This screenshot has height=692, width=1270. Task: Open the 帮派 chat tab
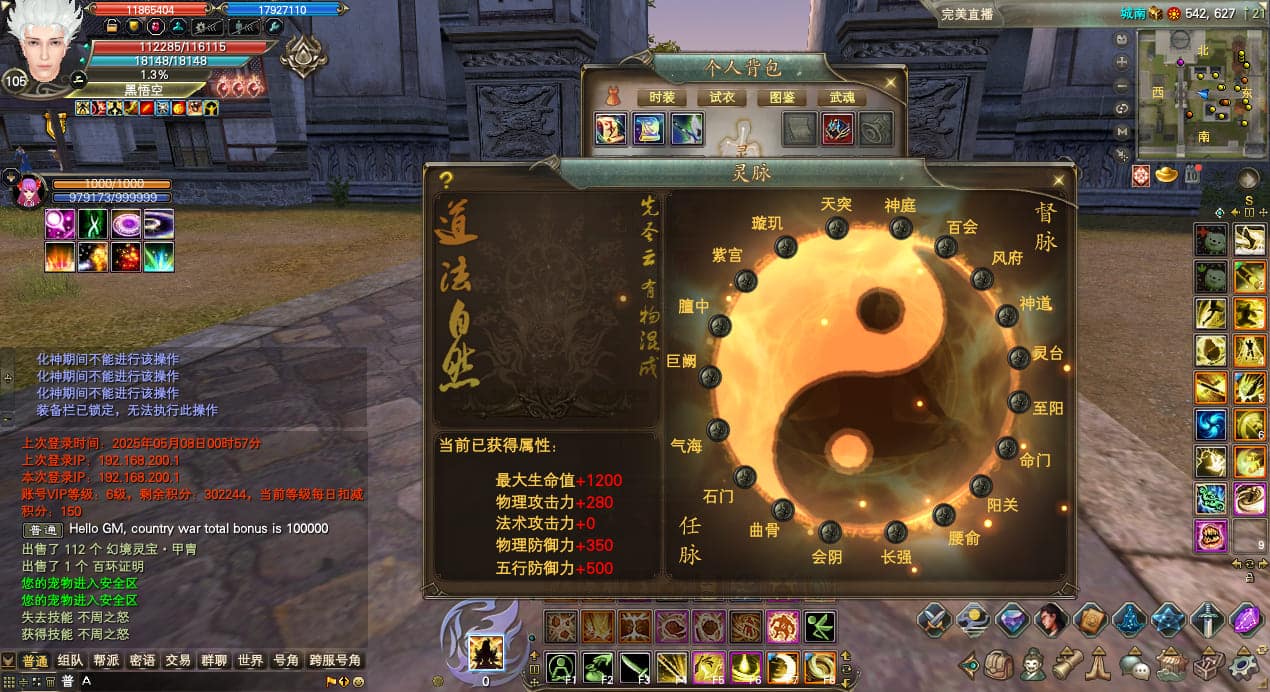tap(107, 661)
